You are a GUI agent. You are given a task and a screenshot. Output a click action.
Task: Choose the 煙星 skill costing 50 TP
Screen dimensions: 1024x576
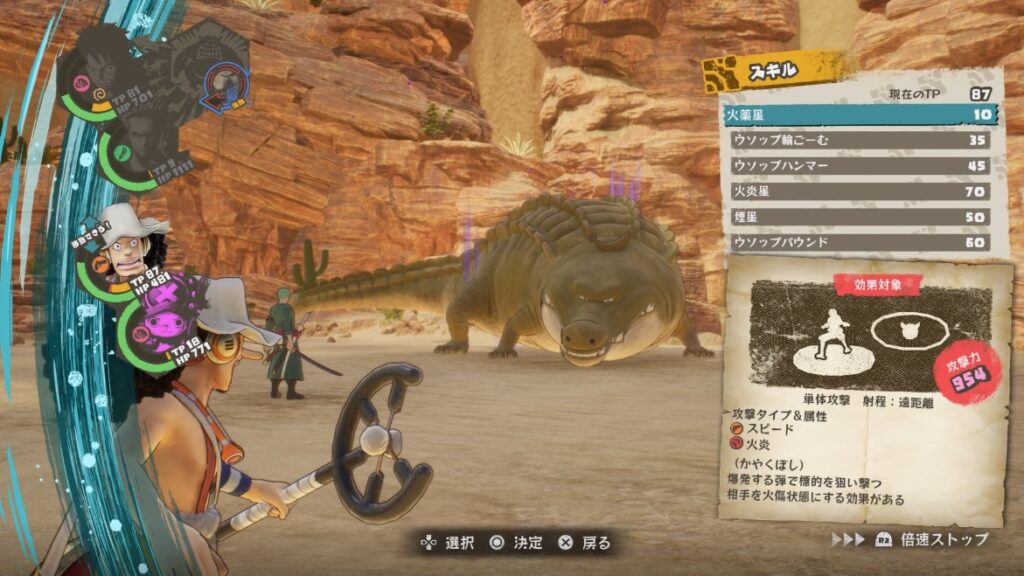tap(858, 217)
